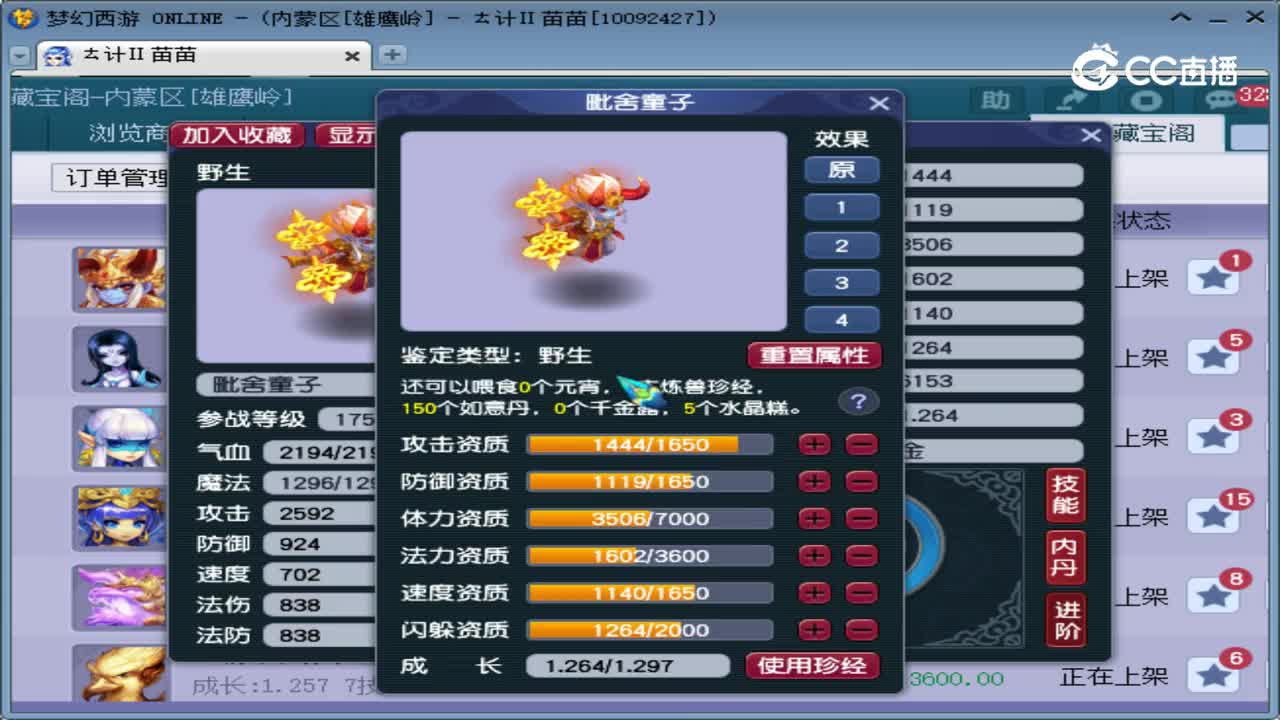Select effect 原 for the pet
This screenshot has height=720, width=1280.
coord(842,170)
